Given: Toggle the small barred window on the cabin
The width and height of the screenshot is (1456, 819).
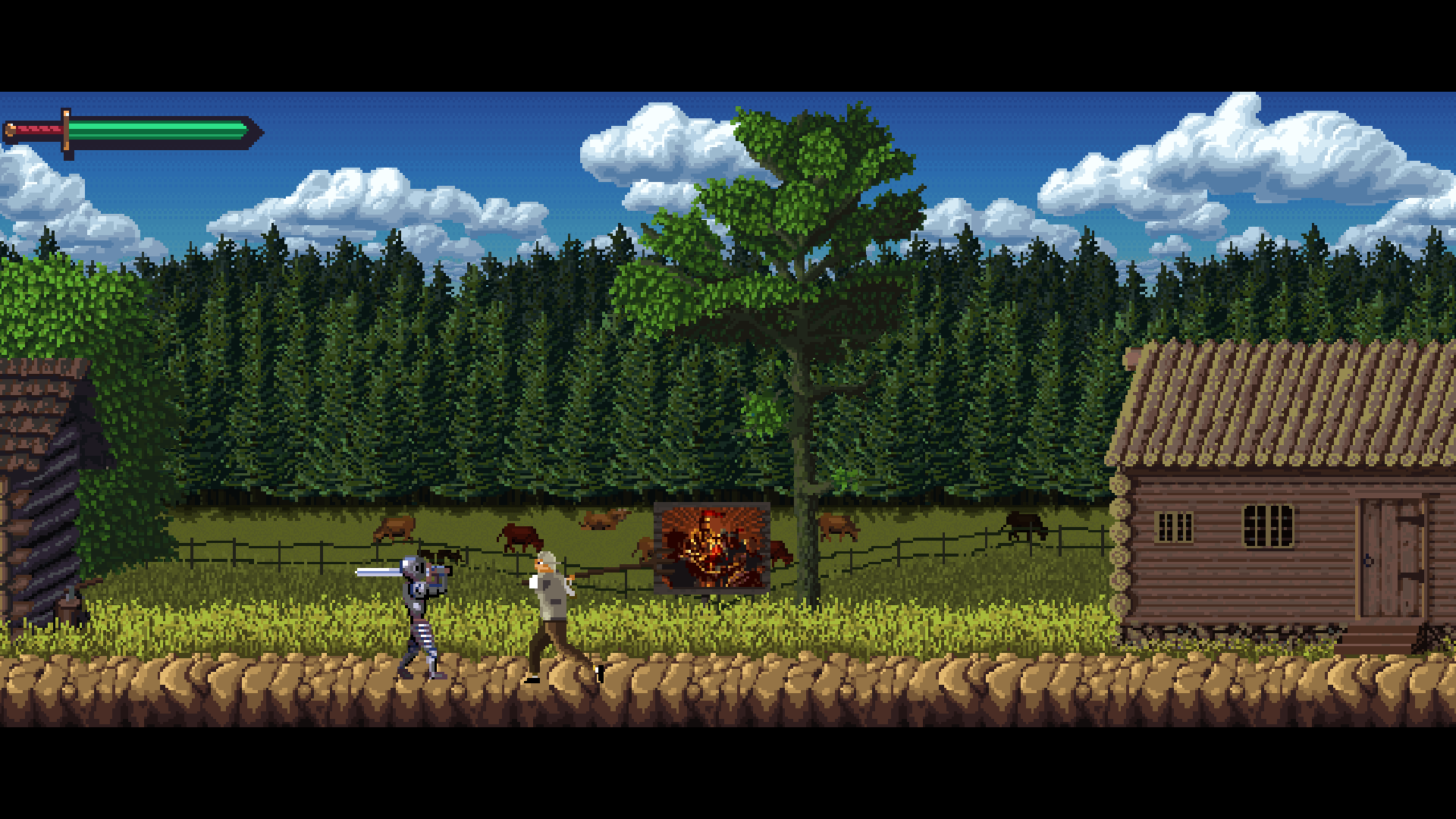Looking at the screenshot, I should click(1173, 526).
